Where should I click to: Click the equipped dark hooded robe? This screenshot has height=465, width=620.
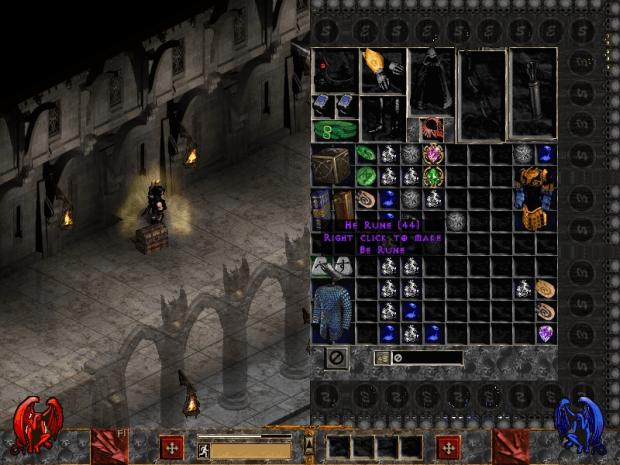click(x=431, y=82)
